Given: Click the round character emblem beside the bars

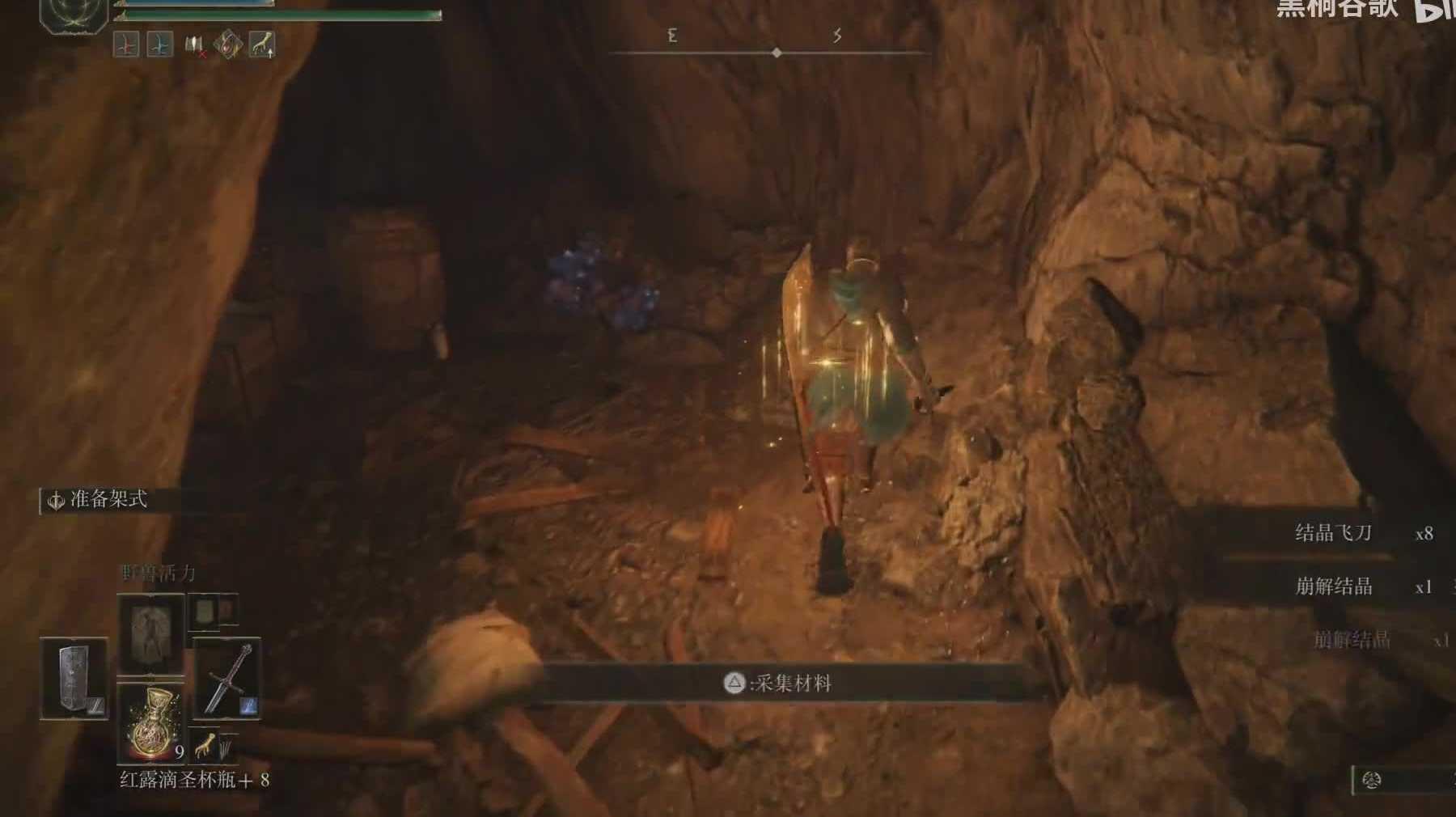Looking at the screenshot, I should [x=74, y=14].
